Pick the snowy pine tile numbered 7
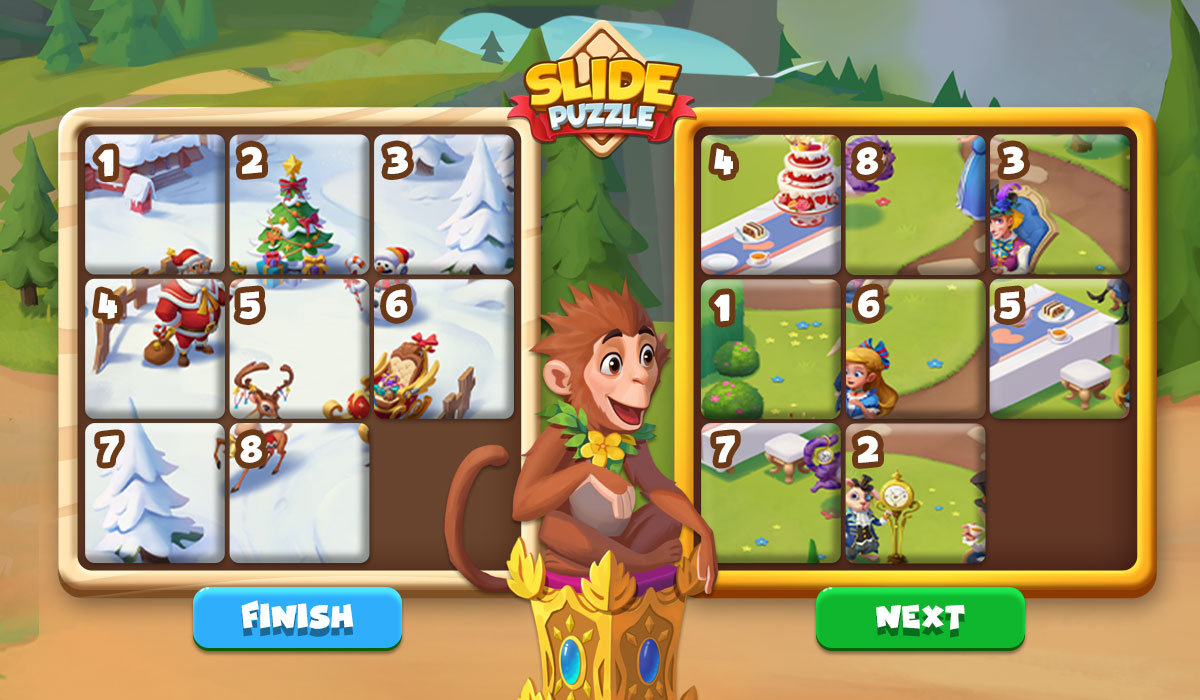The image size is (1200, 700). point(155,492)
